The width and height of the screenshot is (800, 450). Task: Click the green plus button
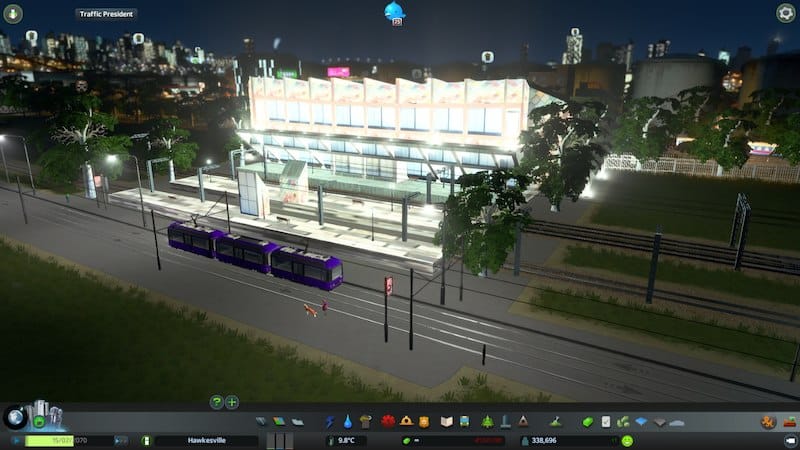pos(232,402)
